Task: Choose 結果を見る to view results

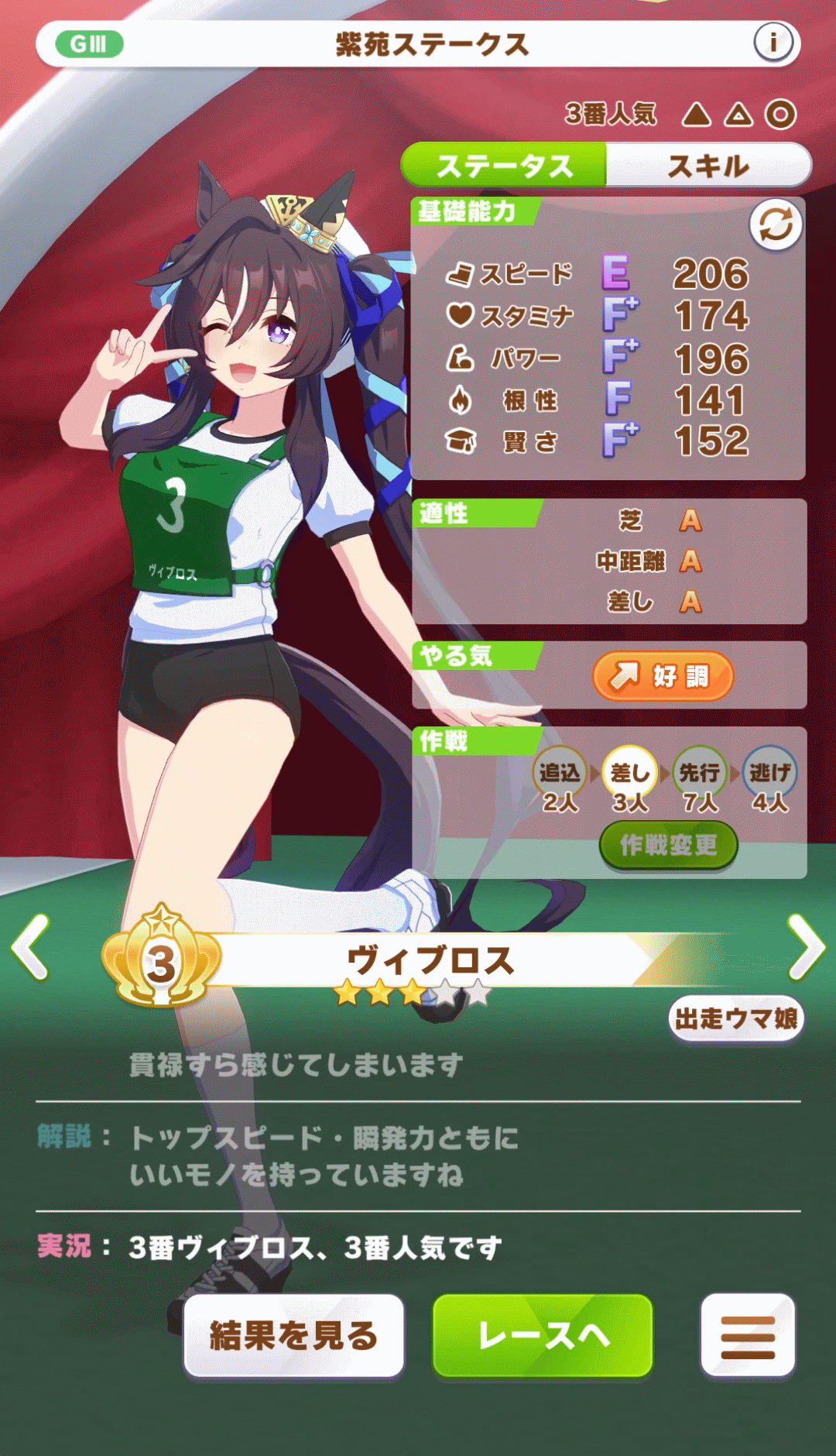Action: tap(294, 1336)
